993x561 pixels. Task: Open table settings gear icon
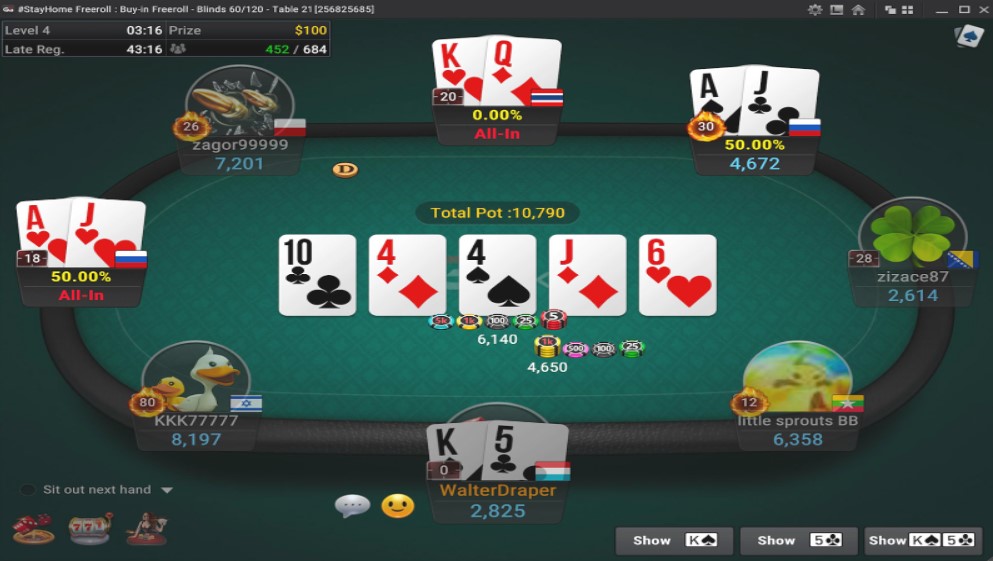815,9
